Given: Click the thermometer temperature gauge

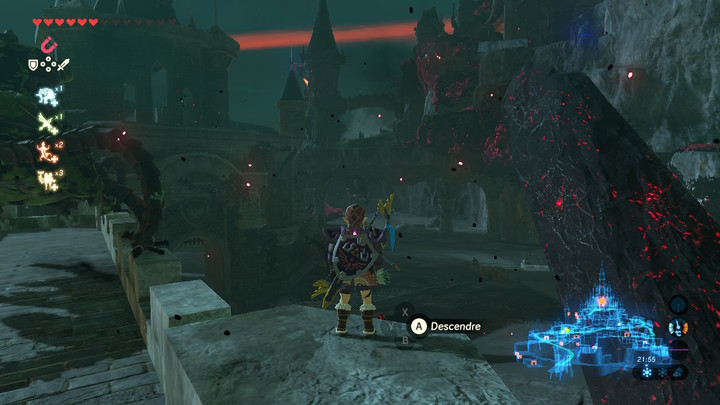Looking at the screenshot, I should (679, 327).
